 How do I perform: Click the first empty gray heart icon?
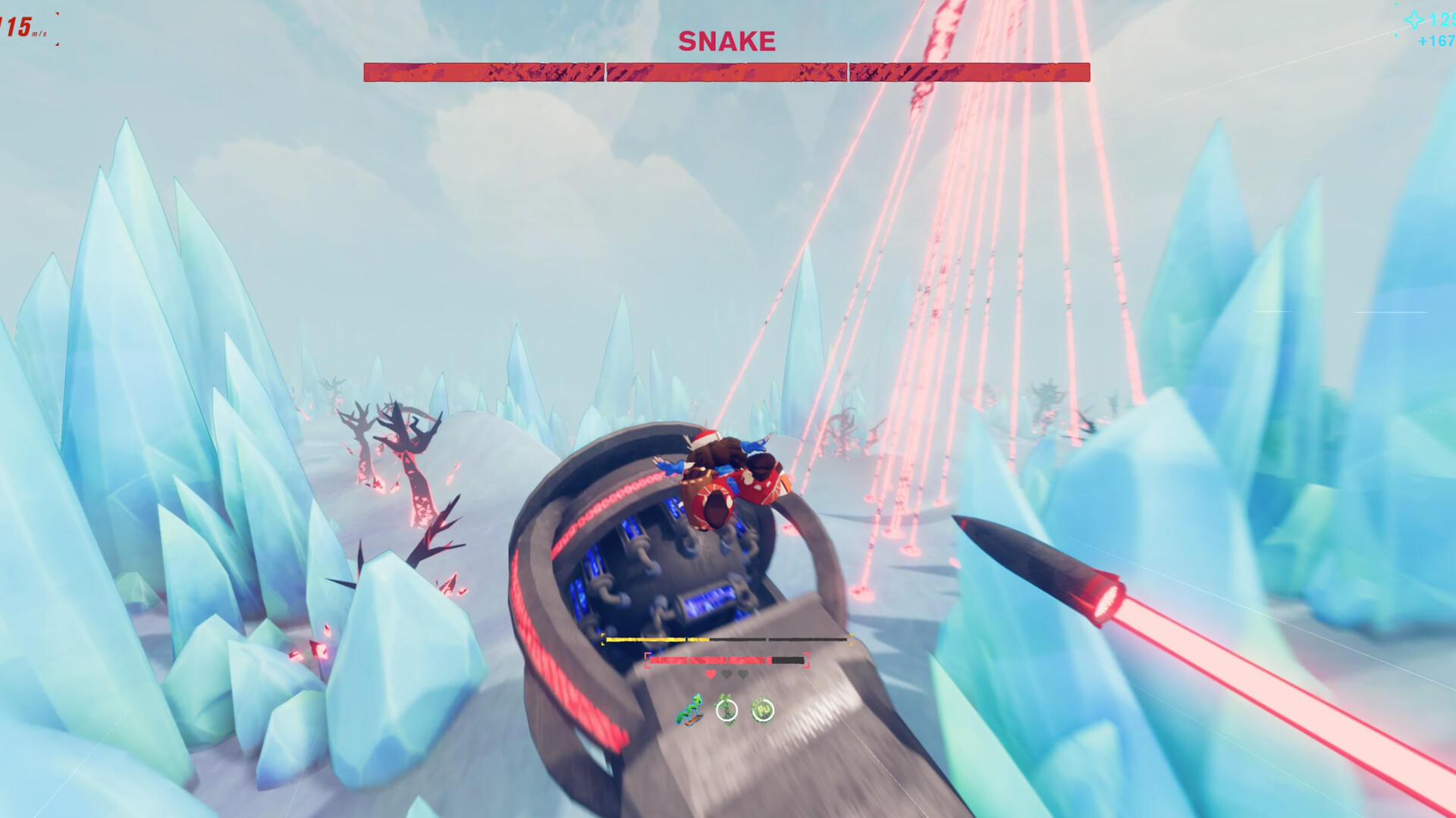pos(726,674)
